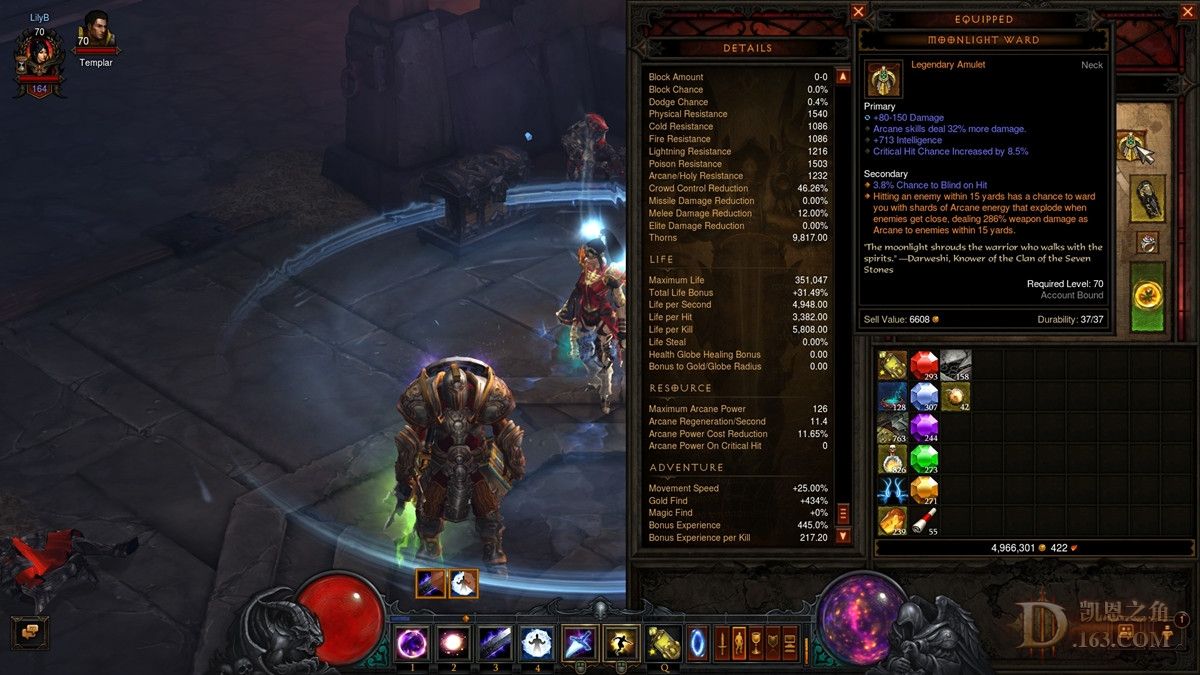Click the red-striped scroll in inventory
1200x675 pixels.
click(924, 520)
